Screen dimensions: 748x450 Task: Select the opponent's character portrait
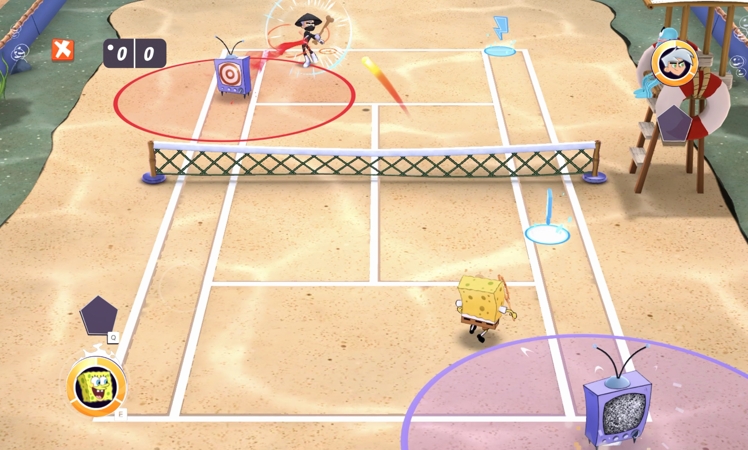coord(674,62)
